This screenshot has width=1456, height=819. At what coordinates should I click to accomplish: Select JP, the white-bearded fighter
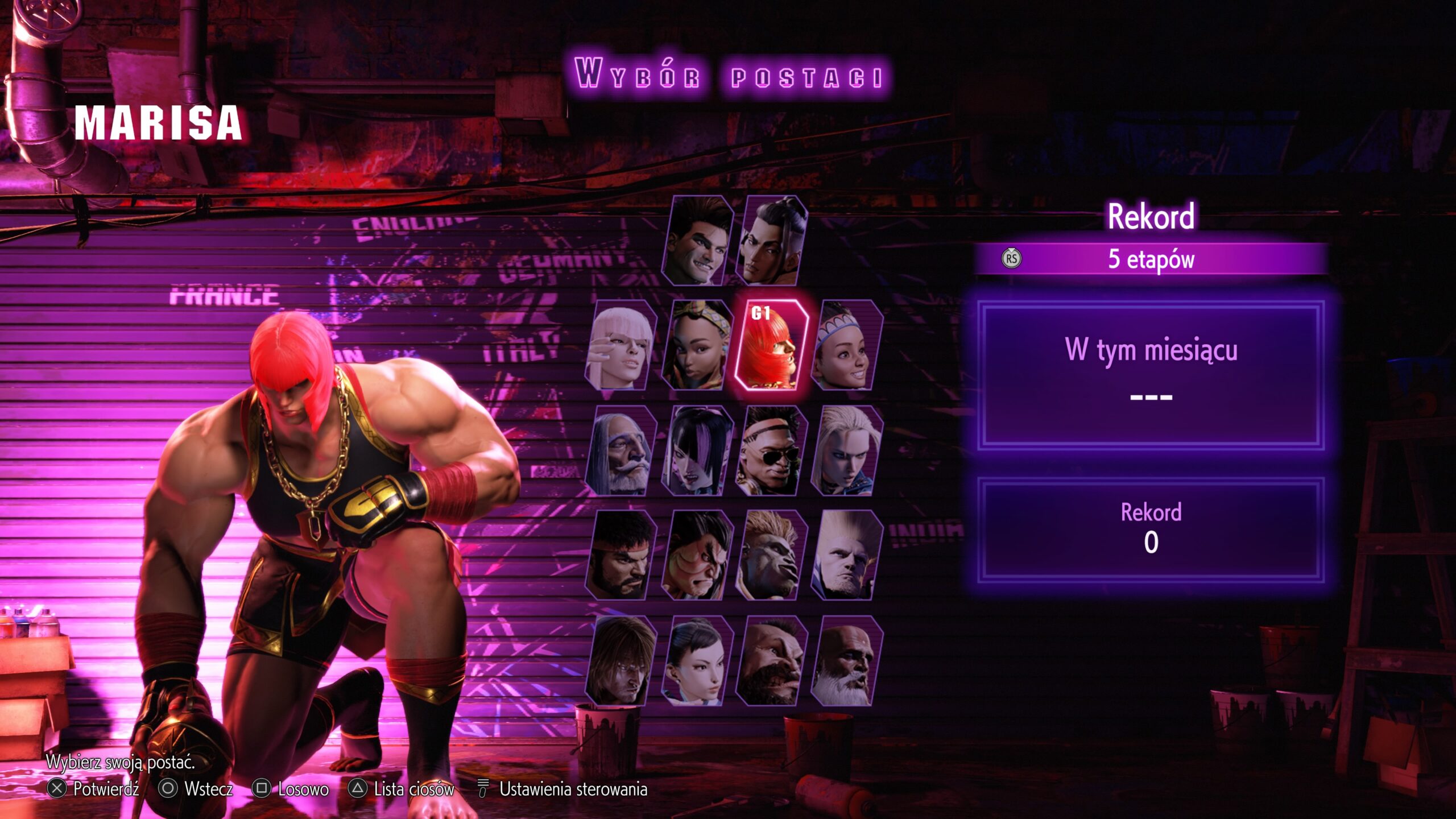(621, 450)
